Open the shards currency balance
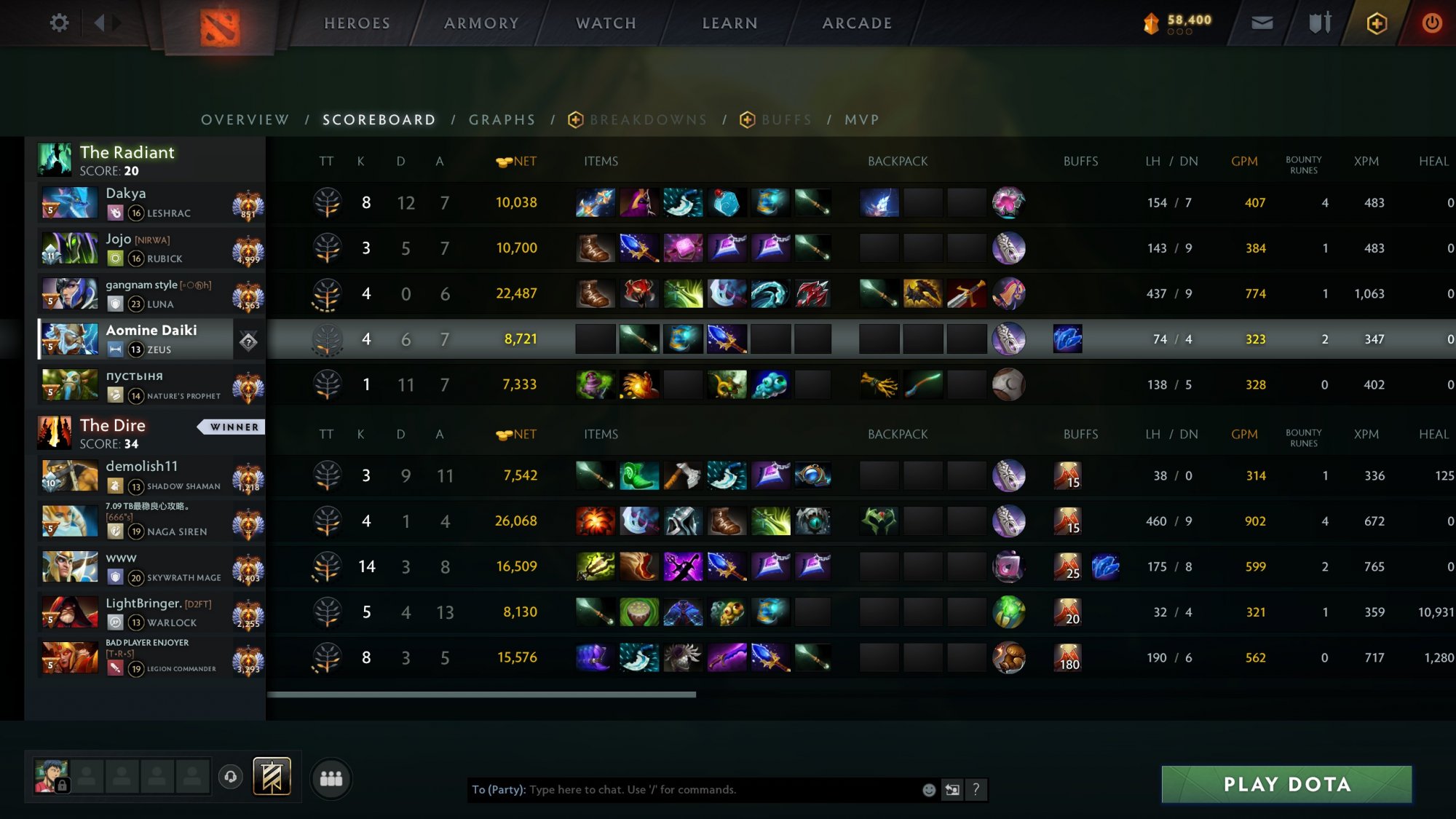 (1178, 23)
